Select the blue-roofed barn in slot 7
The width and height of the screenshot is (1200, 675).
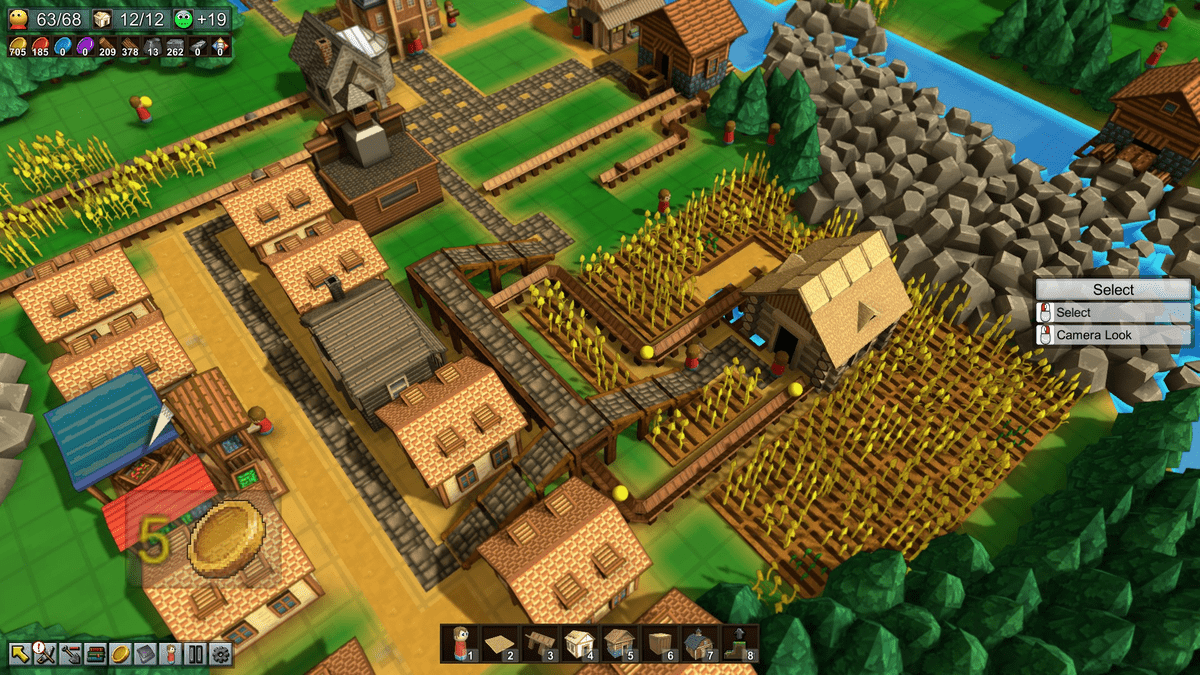click(x=700, y=643)
